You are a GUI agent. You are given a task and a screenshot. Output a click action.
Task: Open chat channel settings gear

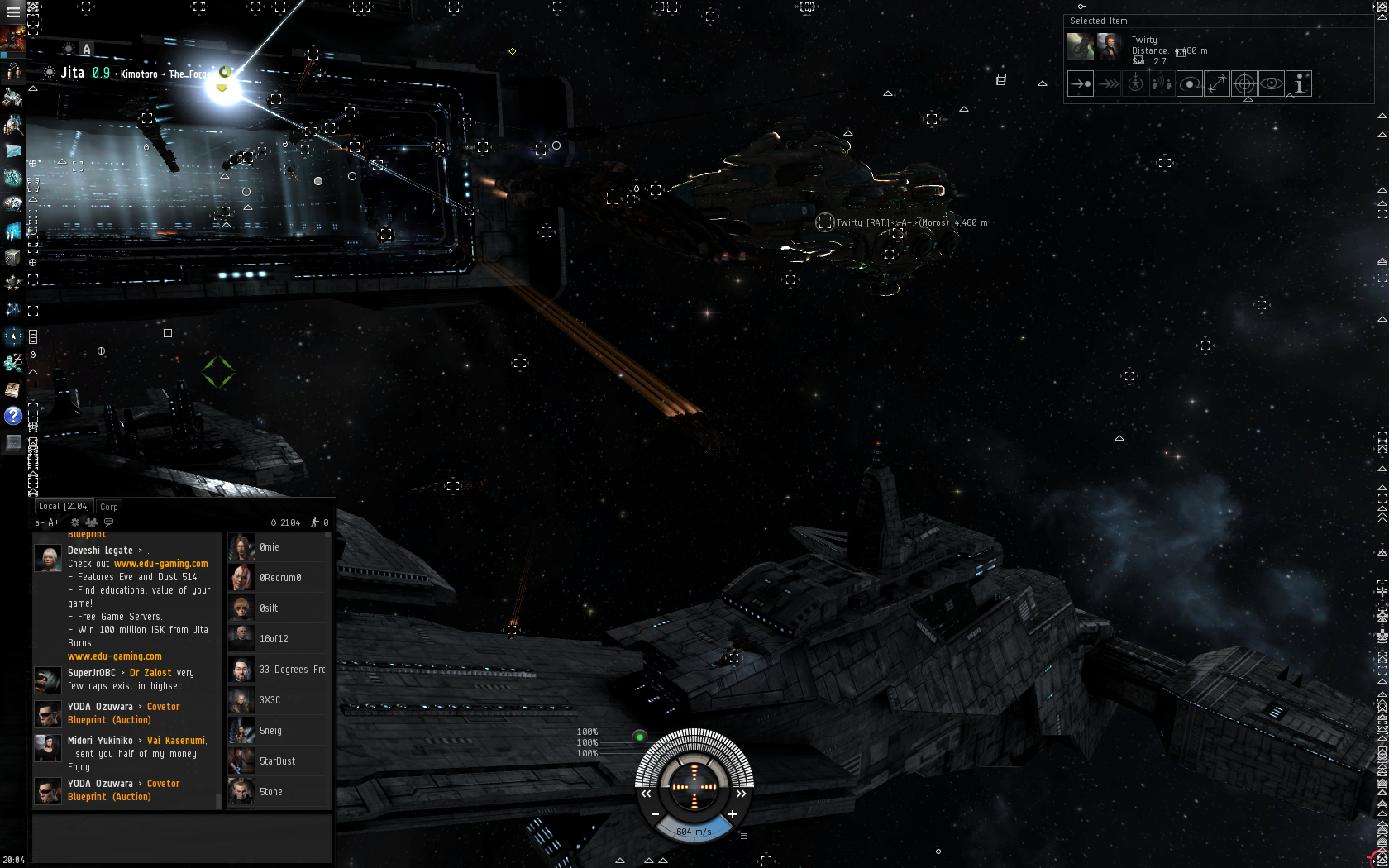[x=75, y=522]
